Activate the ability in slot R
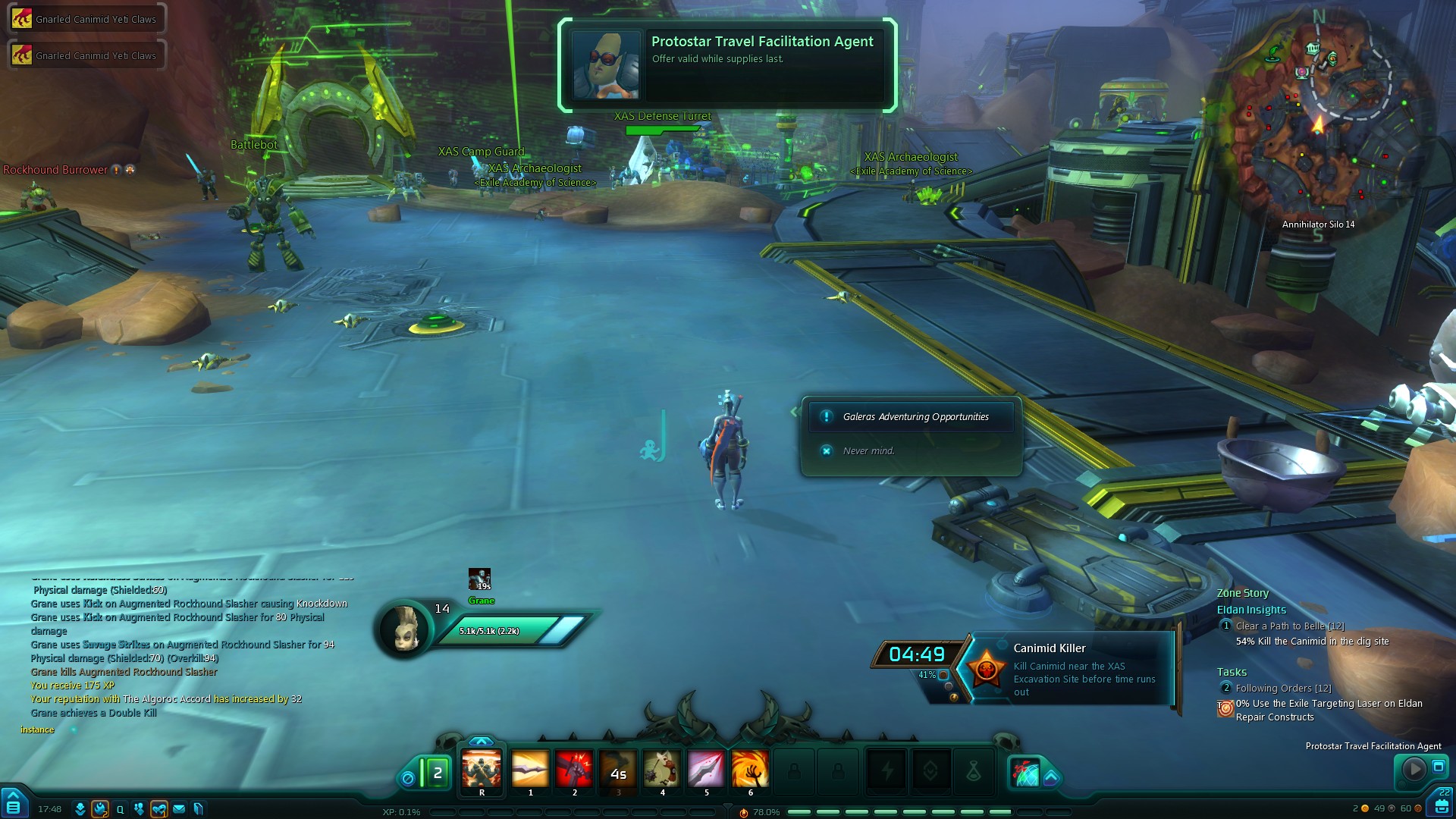This screenshot has height=819, width=1456. [482, 770]
